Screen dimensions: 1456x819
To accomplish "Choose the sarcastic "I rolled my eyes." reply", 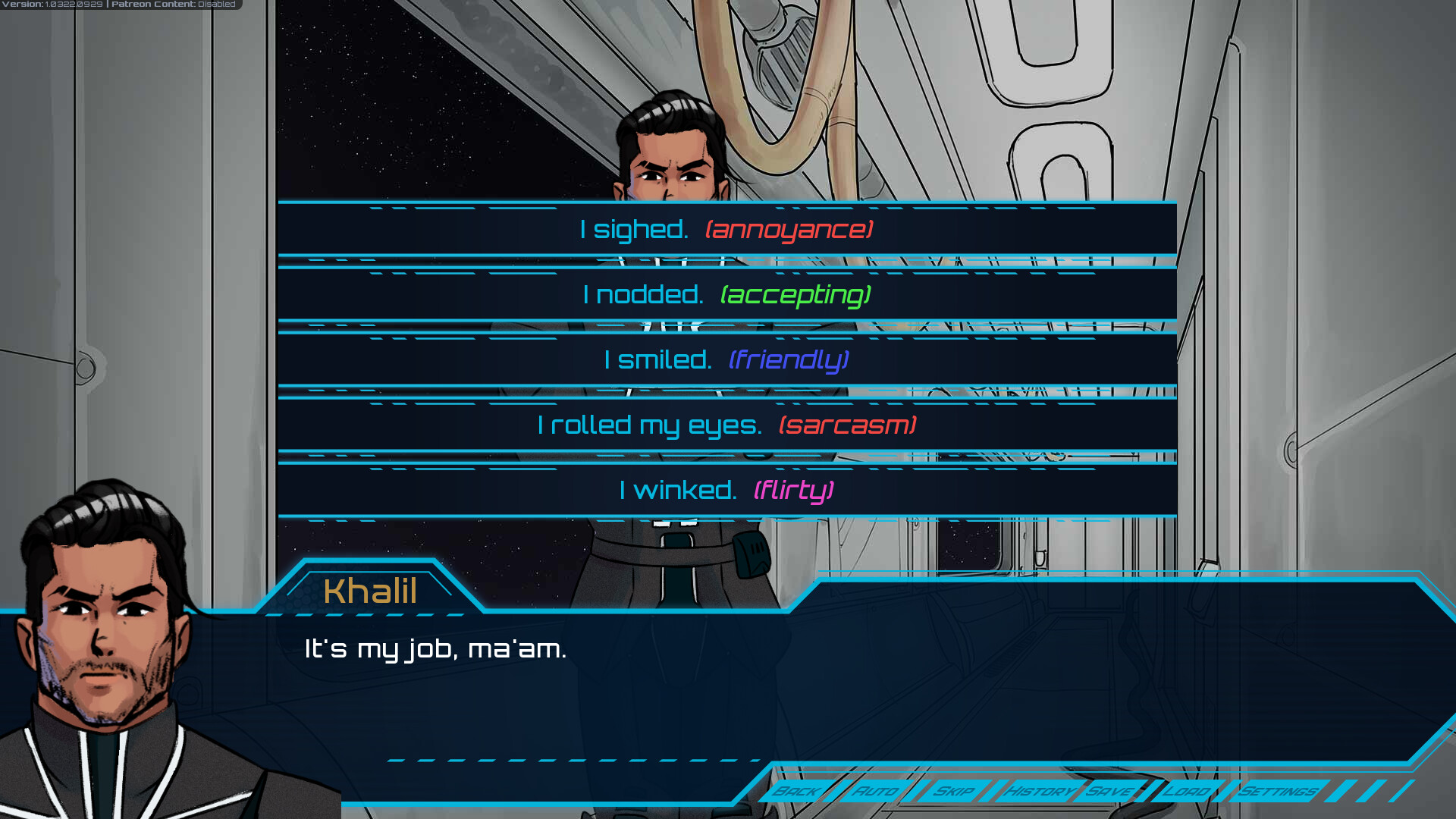I will pos(726,425).
